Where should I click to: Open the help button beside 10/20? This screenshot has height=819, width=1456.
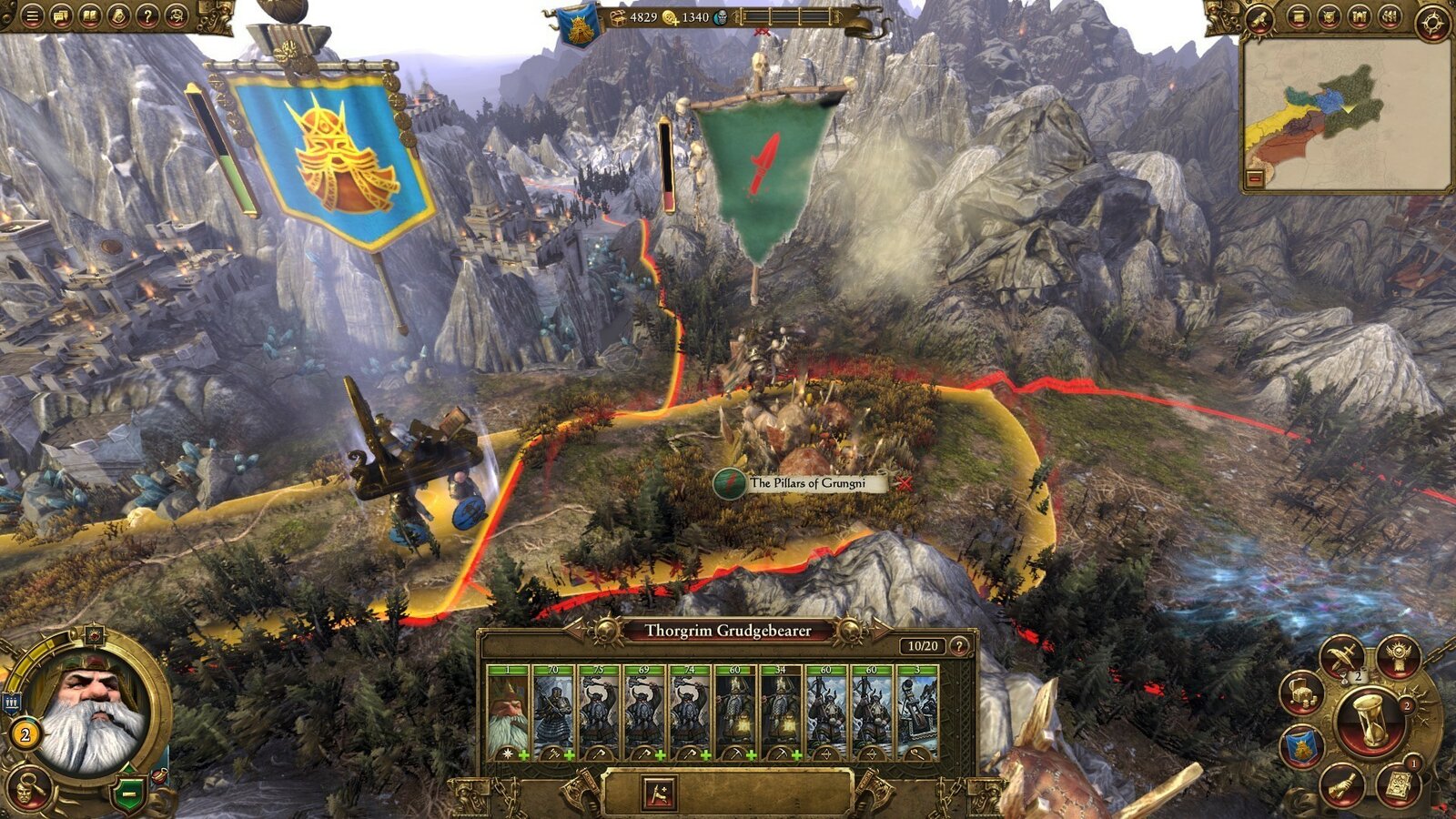(x=958, y=645)
